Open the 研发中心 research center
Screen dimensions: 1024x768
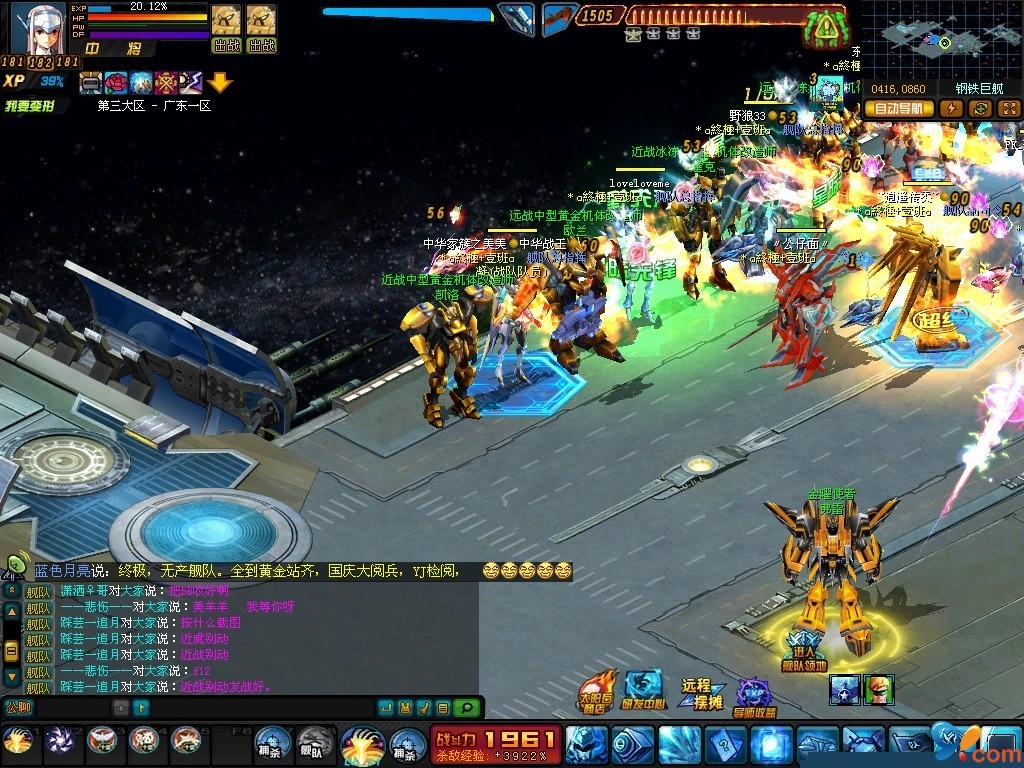(645, 690)
